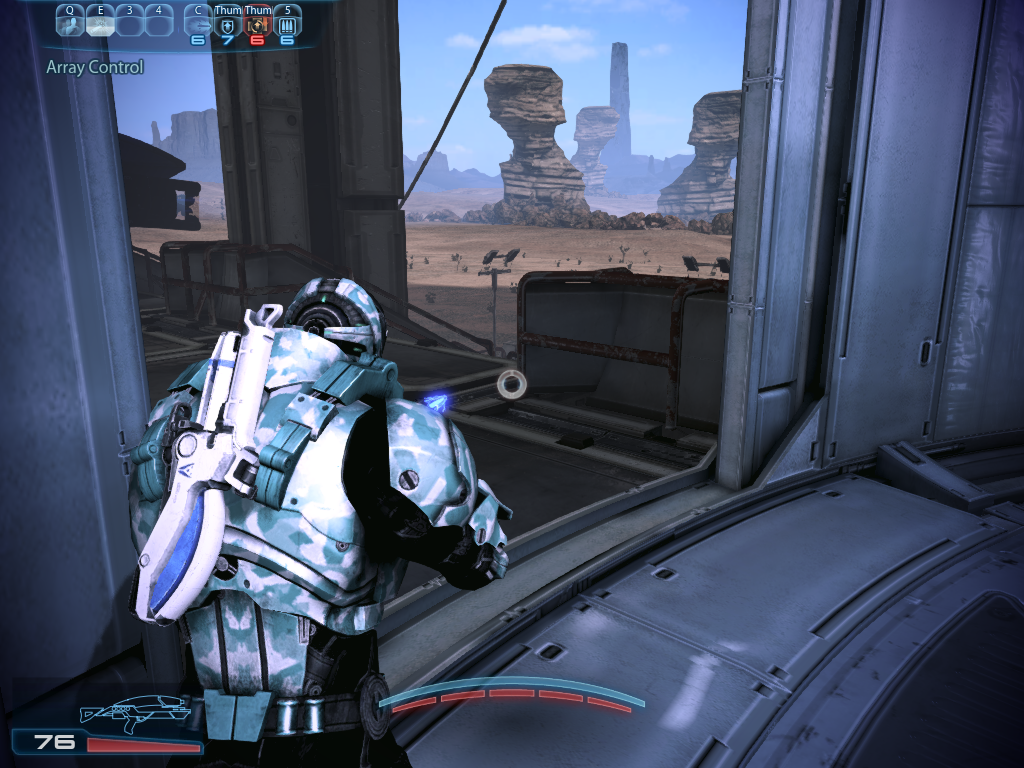1024x768 pixels.
Task: Use the ammo pack in slot 5
Action: click(287, 24)
